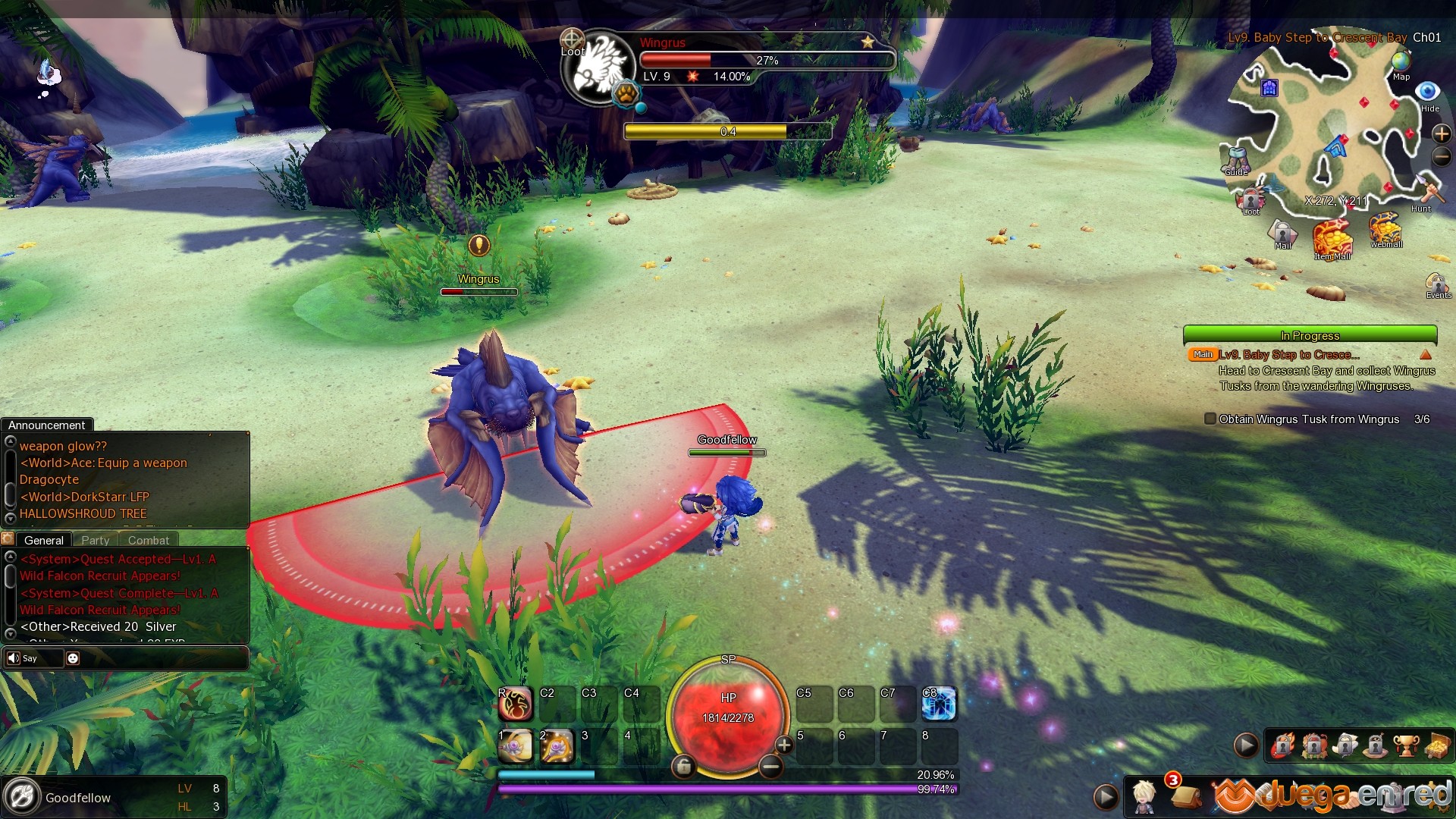
Task: Switch to the Combat chat tab
Action: (x=149, y=540)
